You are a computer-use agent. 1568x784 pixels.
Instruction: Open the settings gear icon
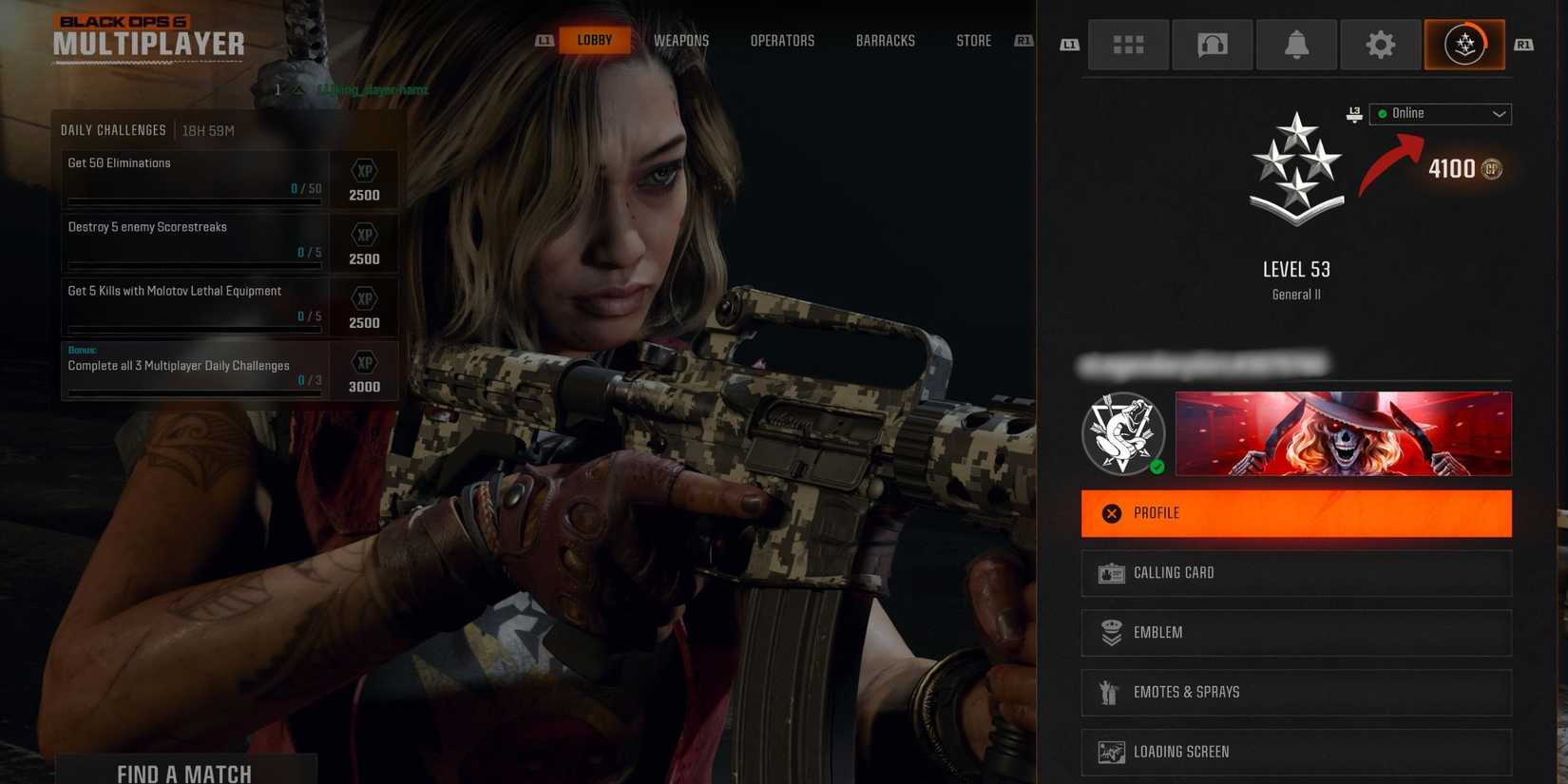pyautogui.click(x=1379, y=44)
